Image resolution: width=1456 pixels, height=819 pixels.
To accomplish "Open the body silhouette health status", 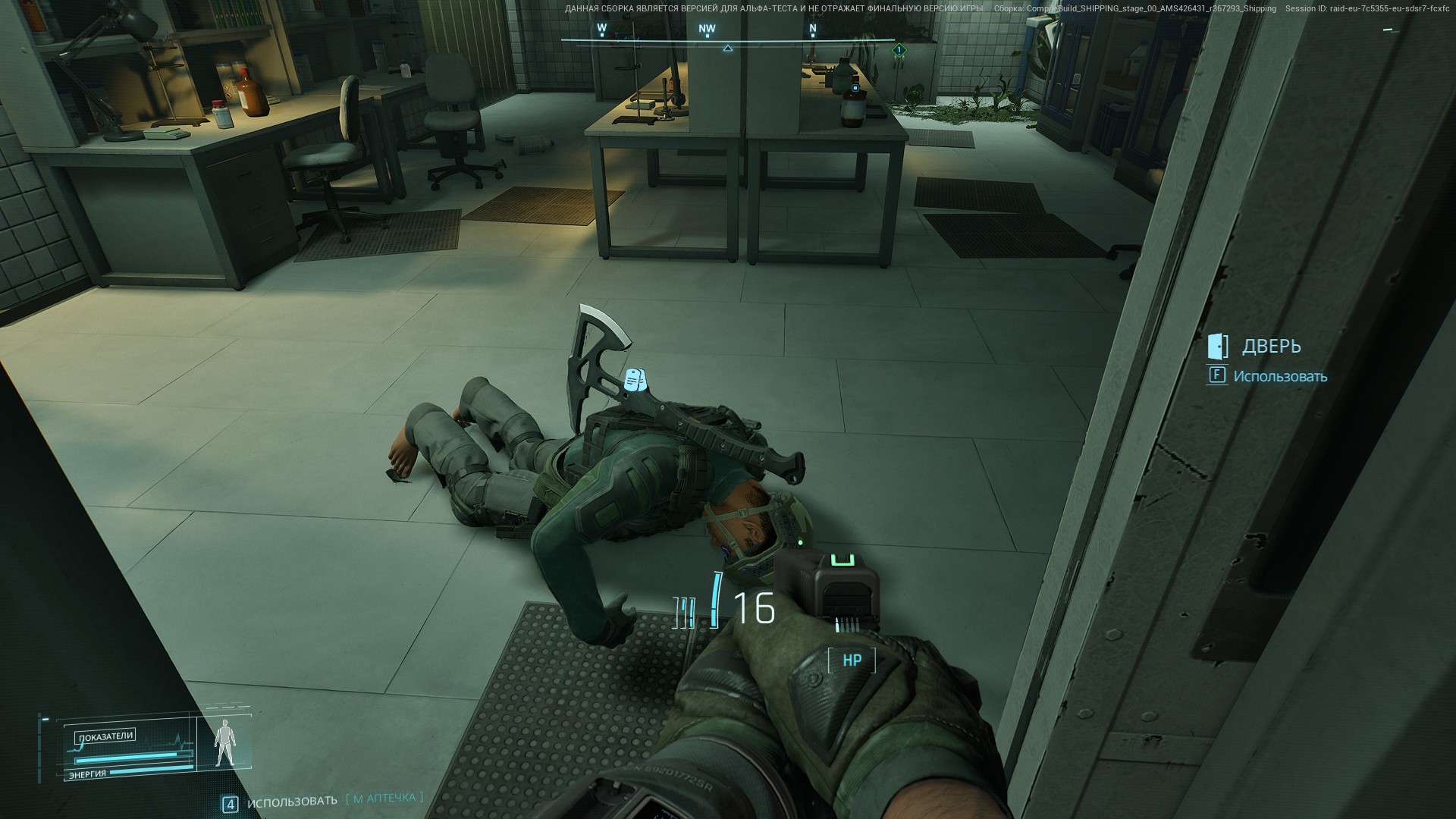I will [224, 745].
